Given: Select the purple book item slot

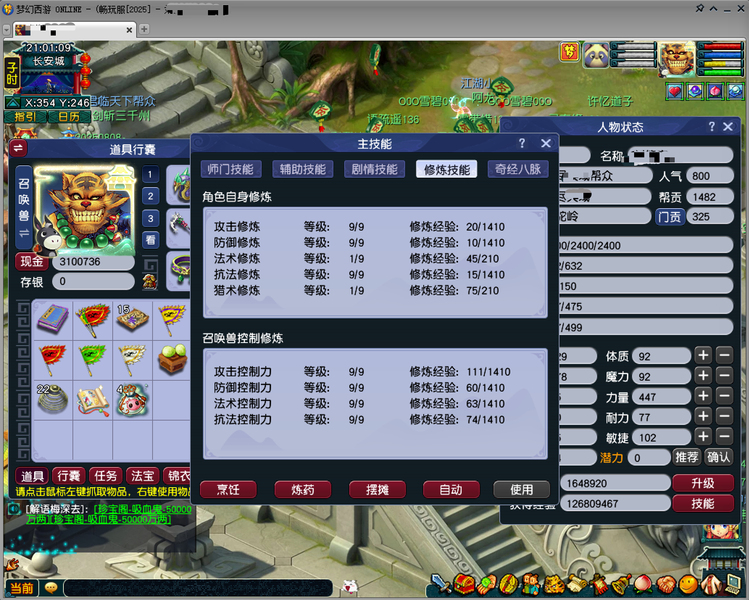Looking at the screenshot, I should click(53, 318).
